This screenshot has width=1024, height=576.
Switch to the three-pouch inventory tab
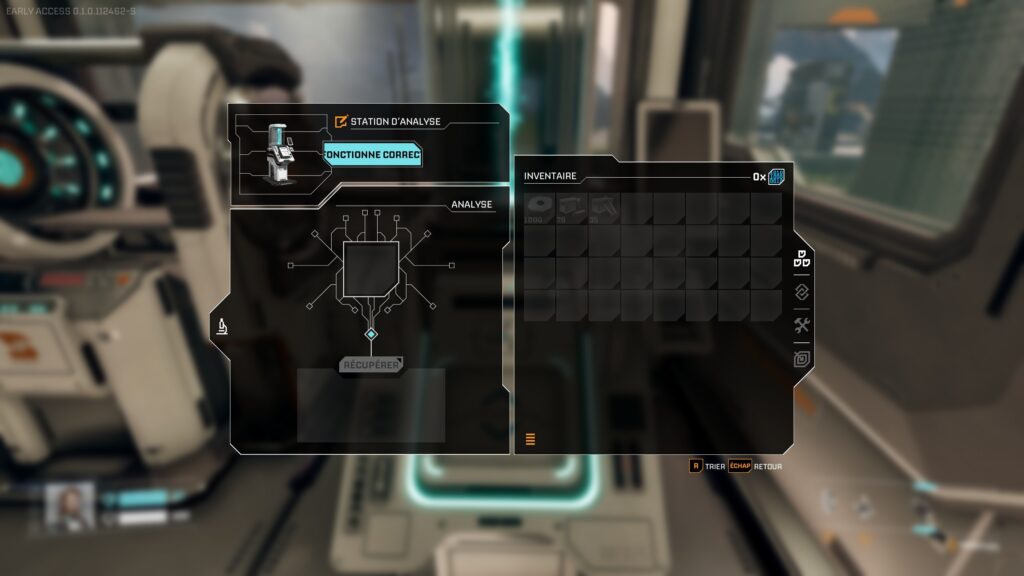[x=802, y=258]
